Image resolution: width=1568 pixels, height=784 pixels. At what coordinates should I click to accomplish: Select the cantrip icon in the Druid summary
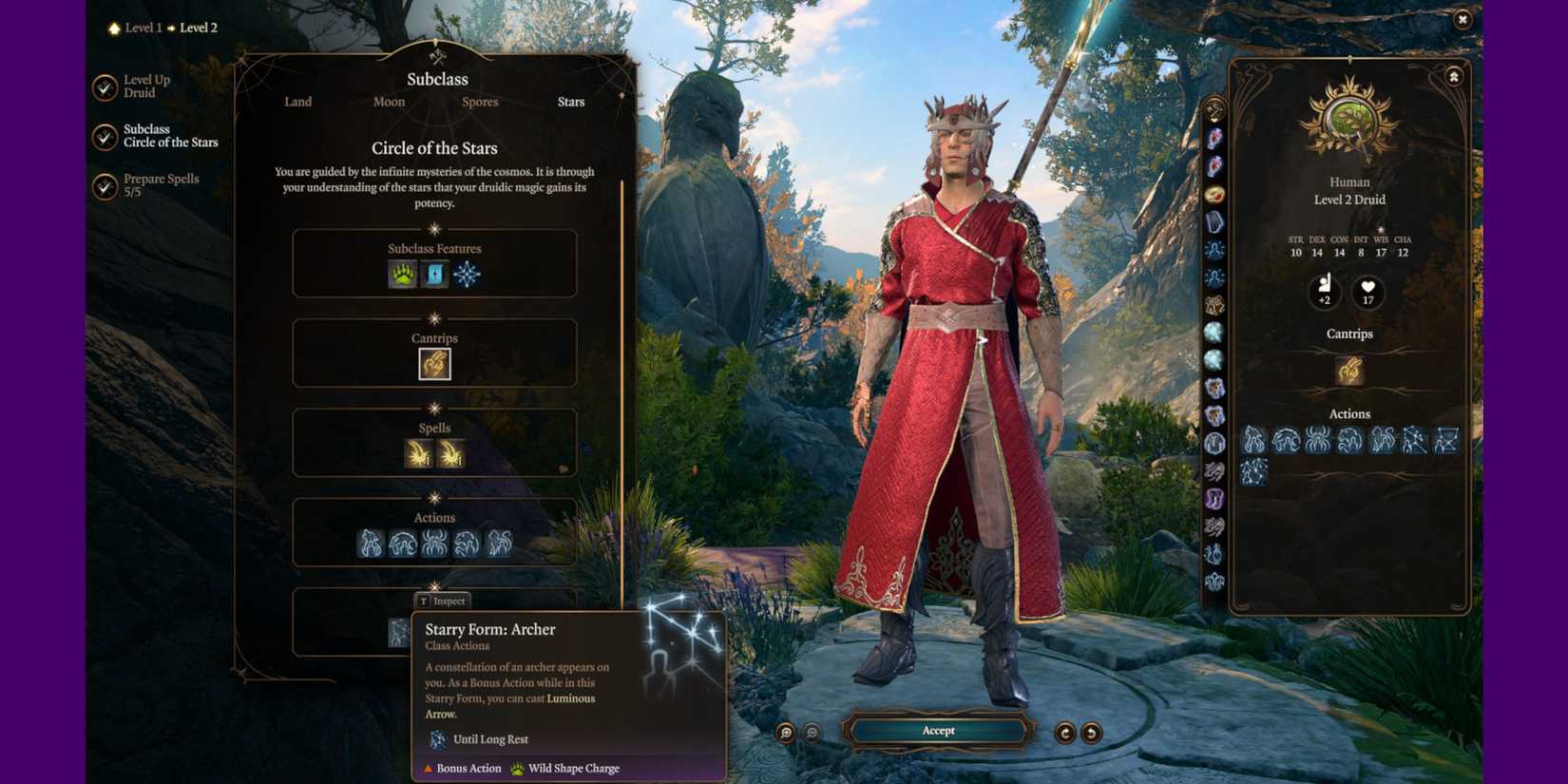(1348, 371)
